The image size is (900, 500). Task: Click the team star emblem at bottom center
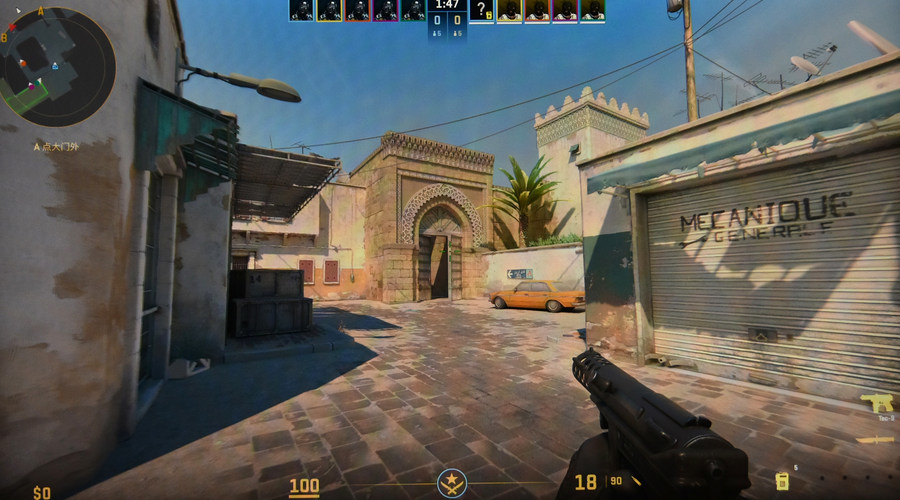451,484
